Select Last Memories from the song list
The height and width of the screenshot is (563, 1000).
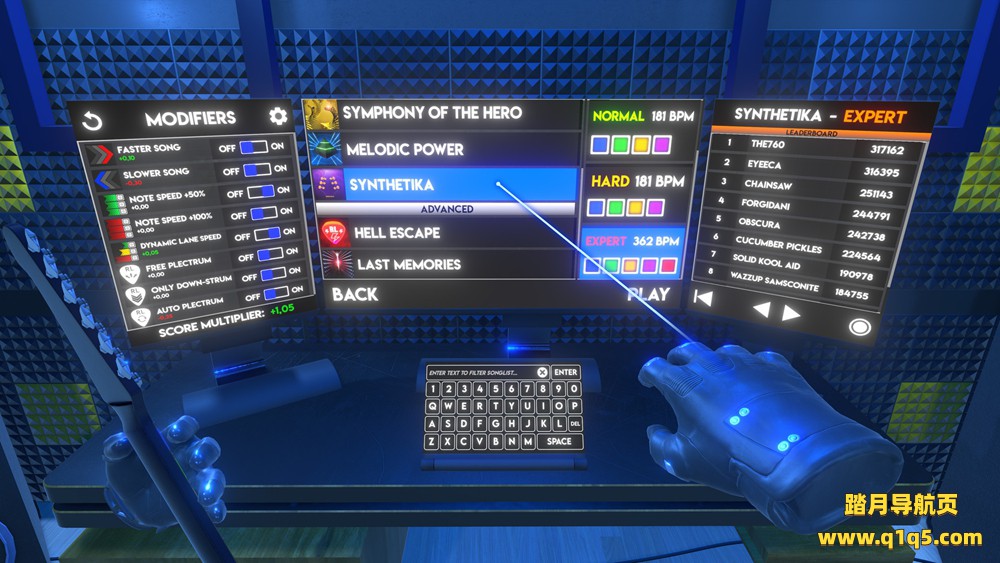click(x=409, y=265)
